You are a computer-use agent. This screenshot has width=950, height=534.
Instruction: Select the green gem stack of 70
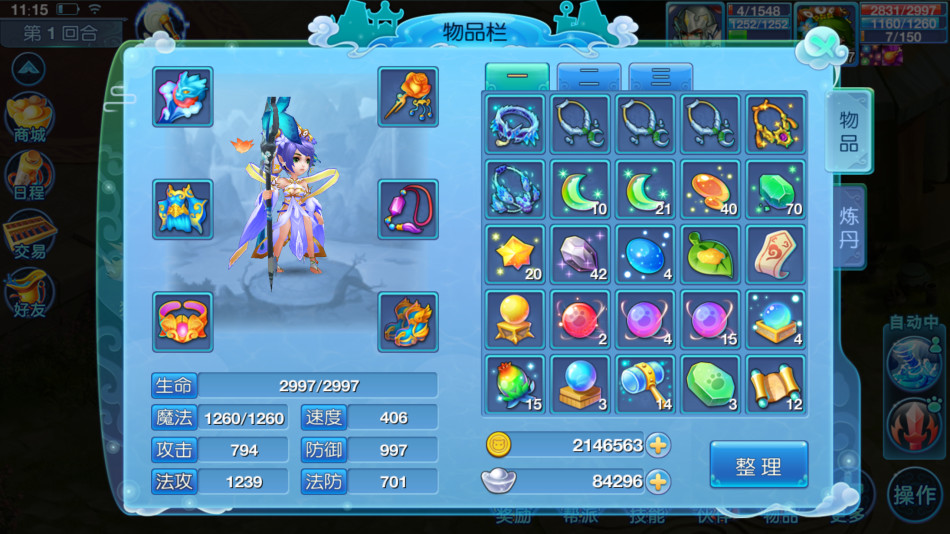(775, 189)
